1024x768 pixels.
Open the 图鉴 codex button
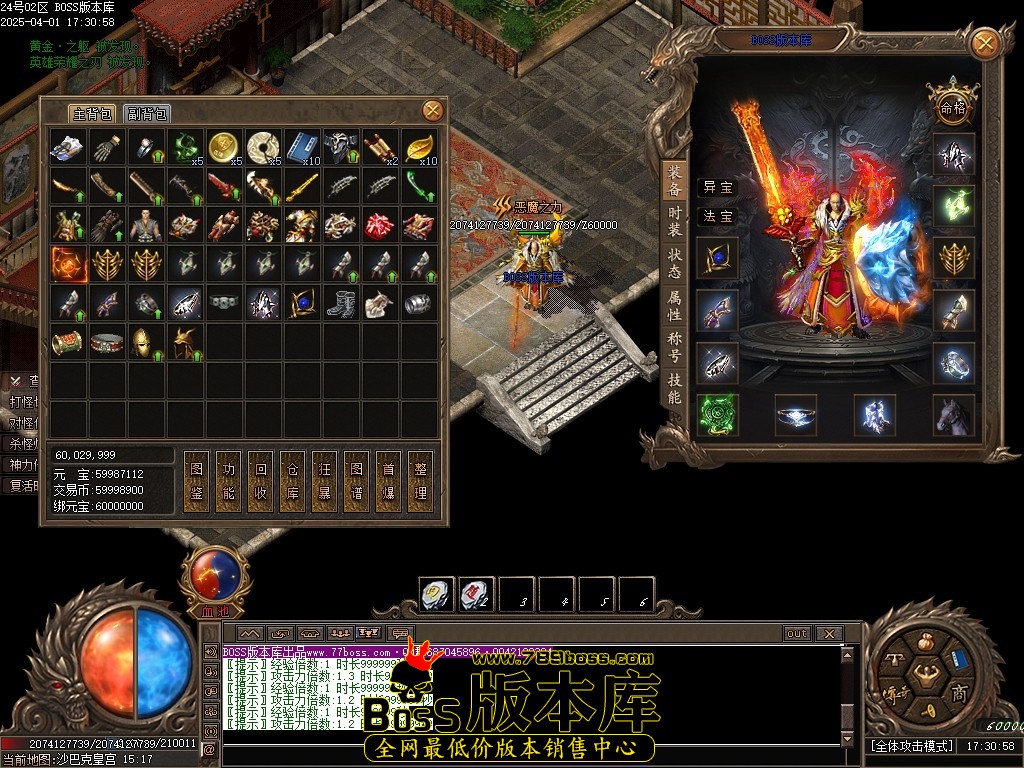(197, 480)
